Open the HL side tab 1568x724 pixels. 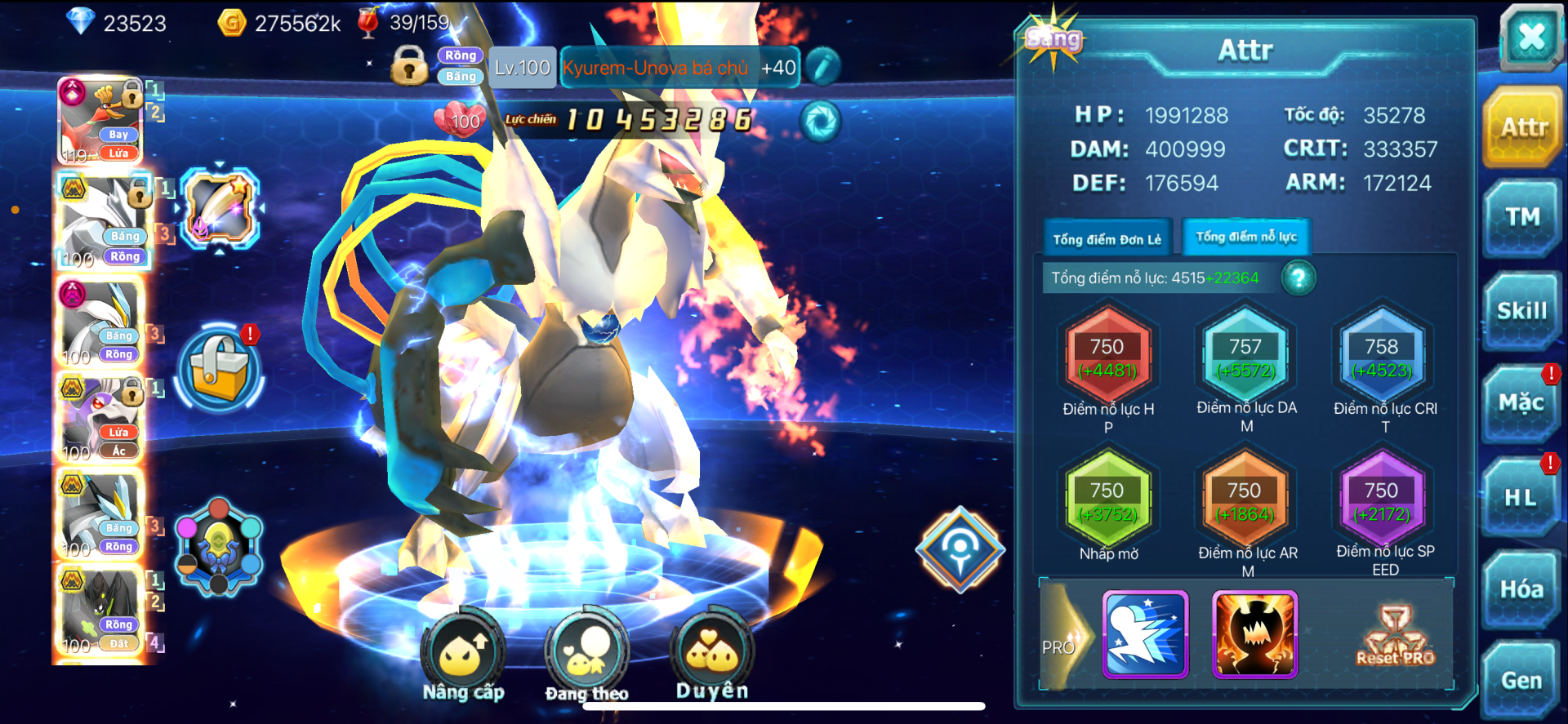point(1521,497)
